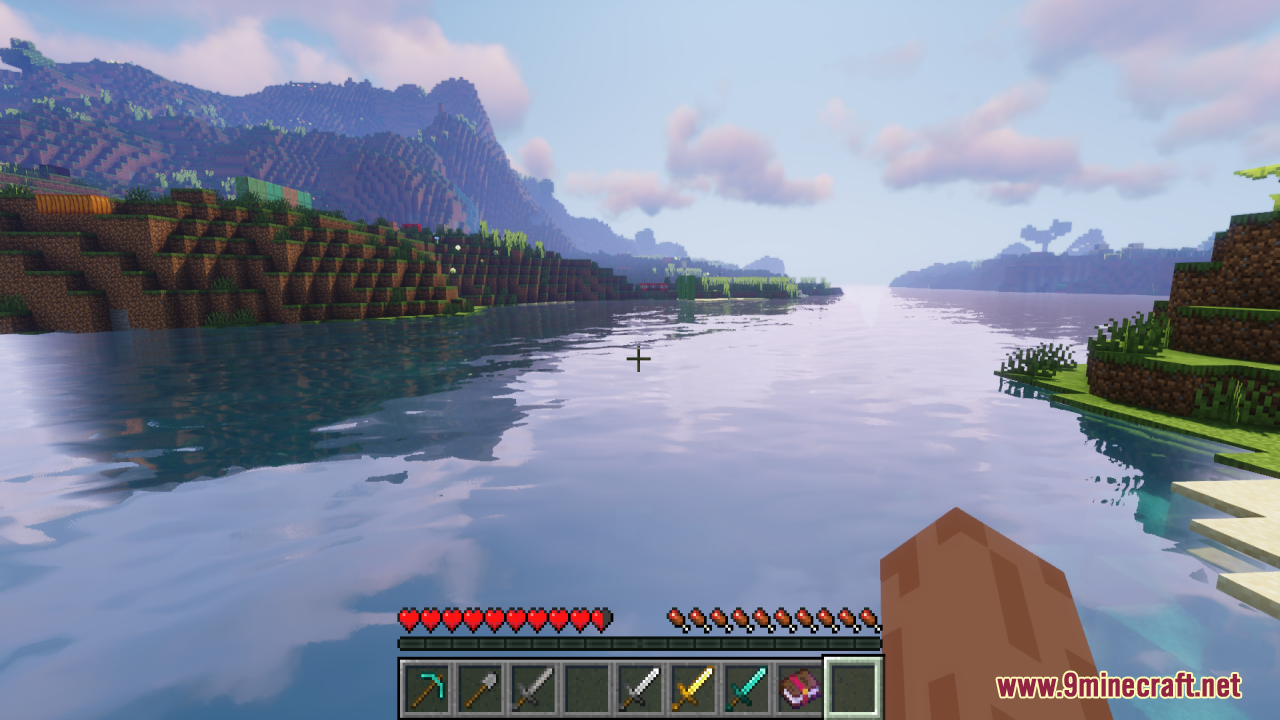Click the highlighted empty hotbar slot
The image size is (1280, 720).
pos(852,688)
